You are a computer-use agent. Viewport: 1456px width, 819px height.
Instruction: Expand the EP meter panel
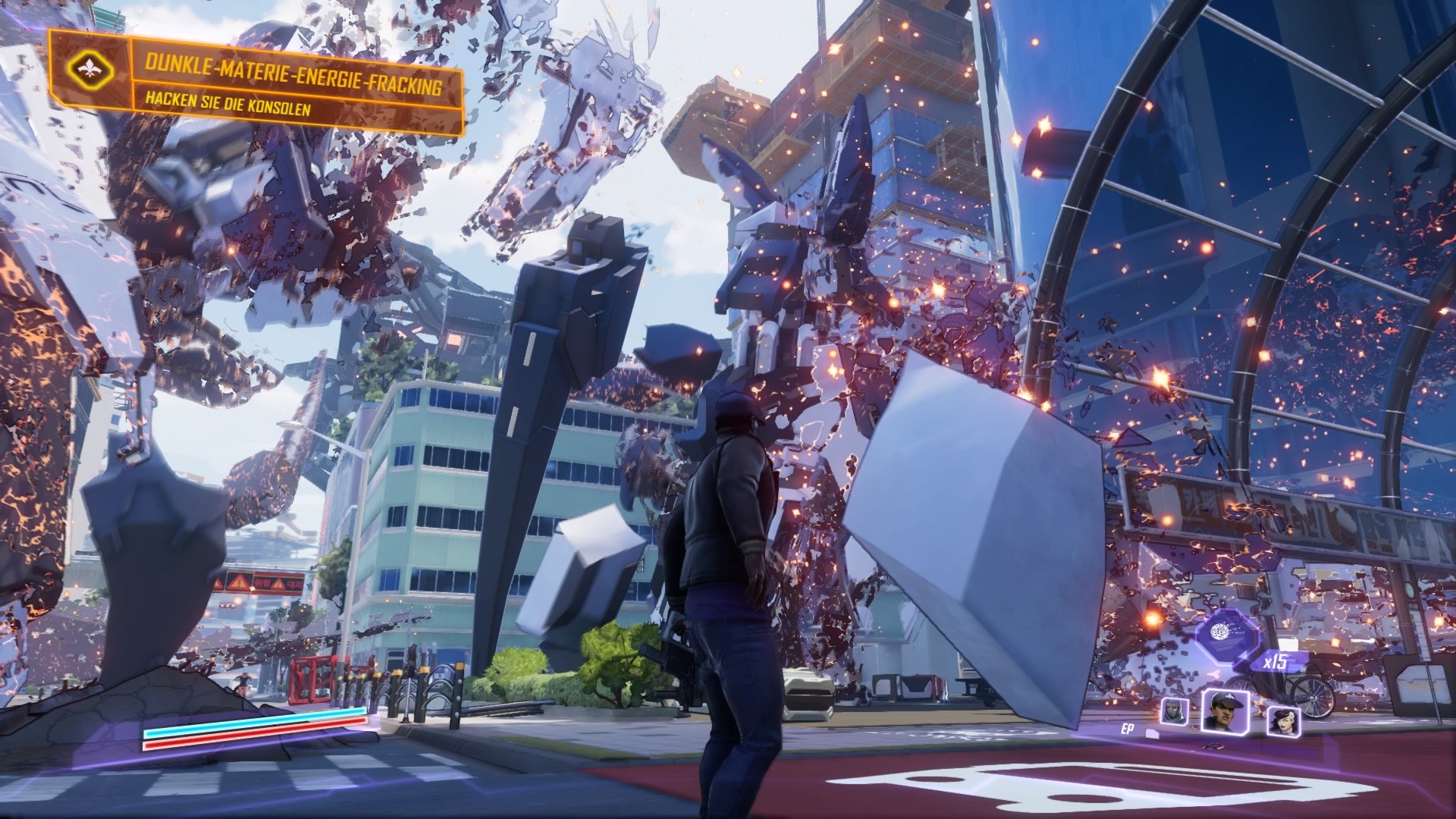(x=1126, y=730)
